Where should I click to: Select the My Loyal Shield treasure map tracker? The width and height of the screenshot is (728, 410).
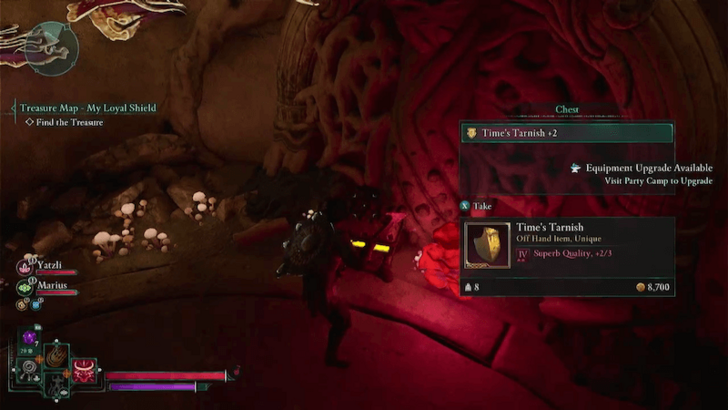point(88,108)
